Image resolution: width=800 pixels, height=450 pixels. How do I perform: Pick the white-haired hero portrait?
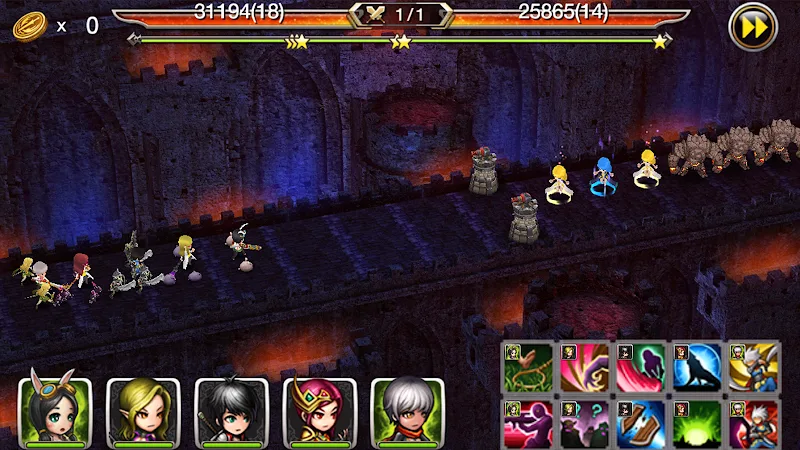(407, 411)
